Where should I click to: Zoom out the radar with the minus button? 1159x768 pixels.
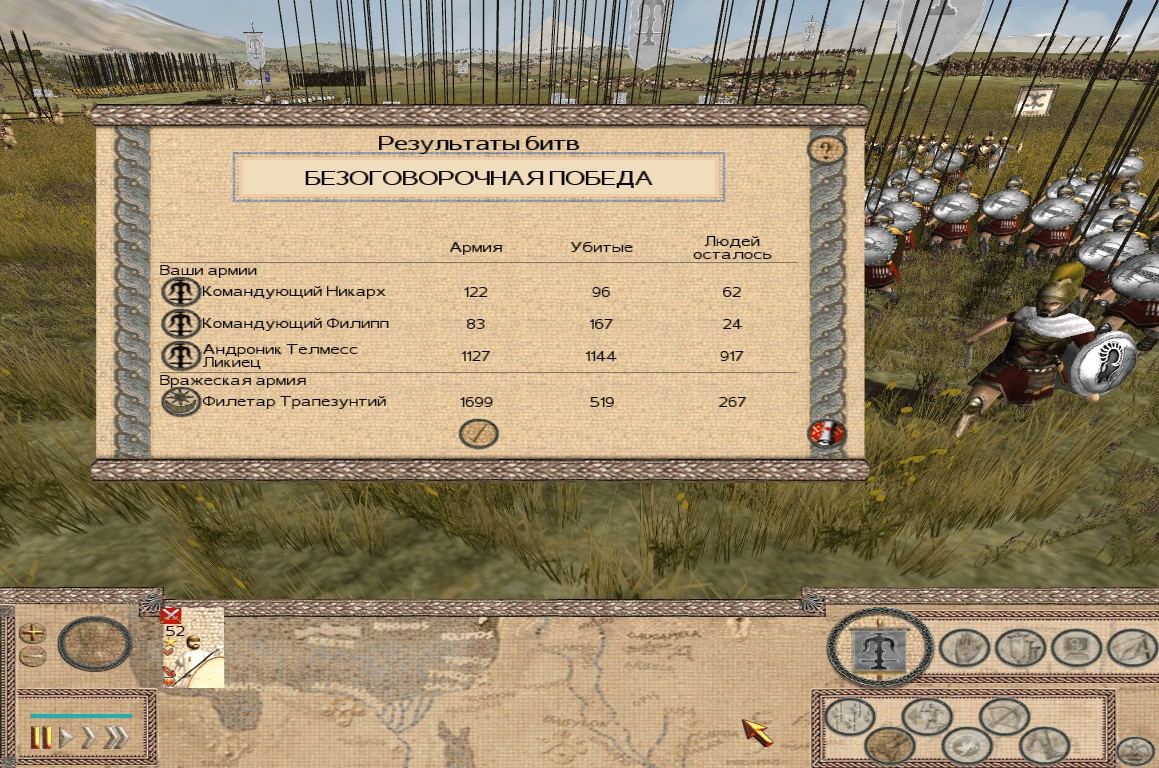pyautogui.click(x=32, y=656)
